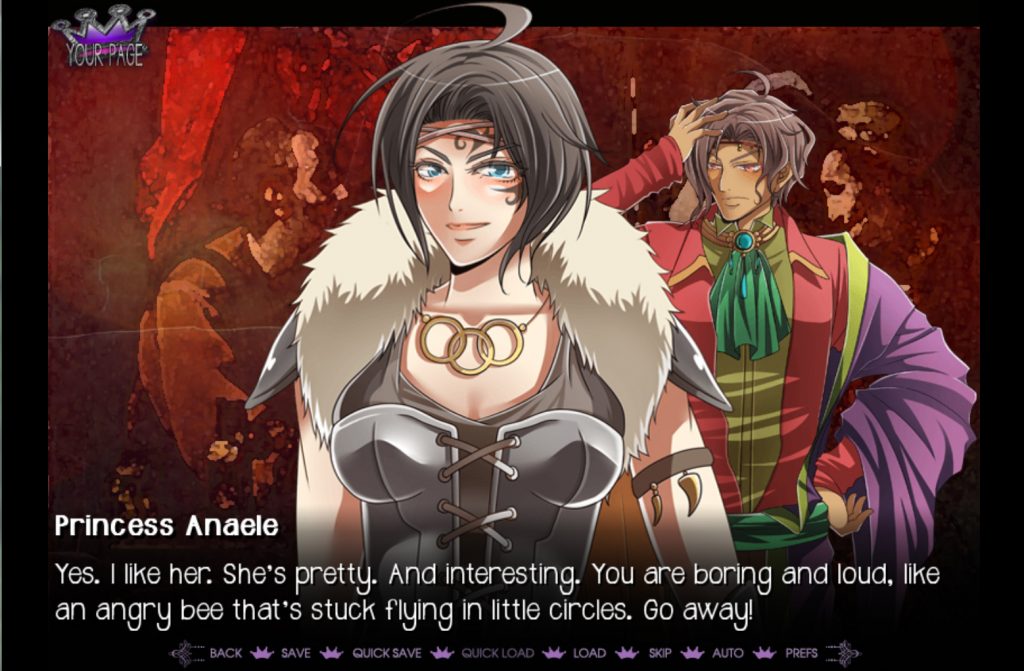The width and height of the screenshot is (1024, 671).
Task: Activate Skip mode
Action: pos(660,653)
